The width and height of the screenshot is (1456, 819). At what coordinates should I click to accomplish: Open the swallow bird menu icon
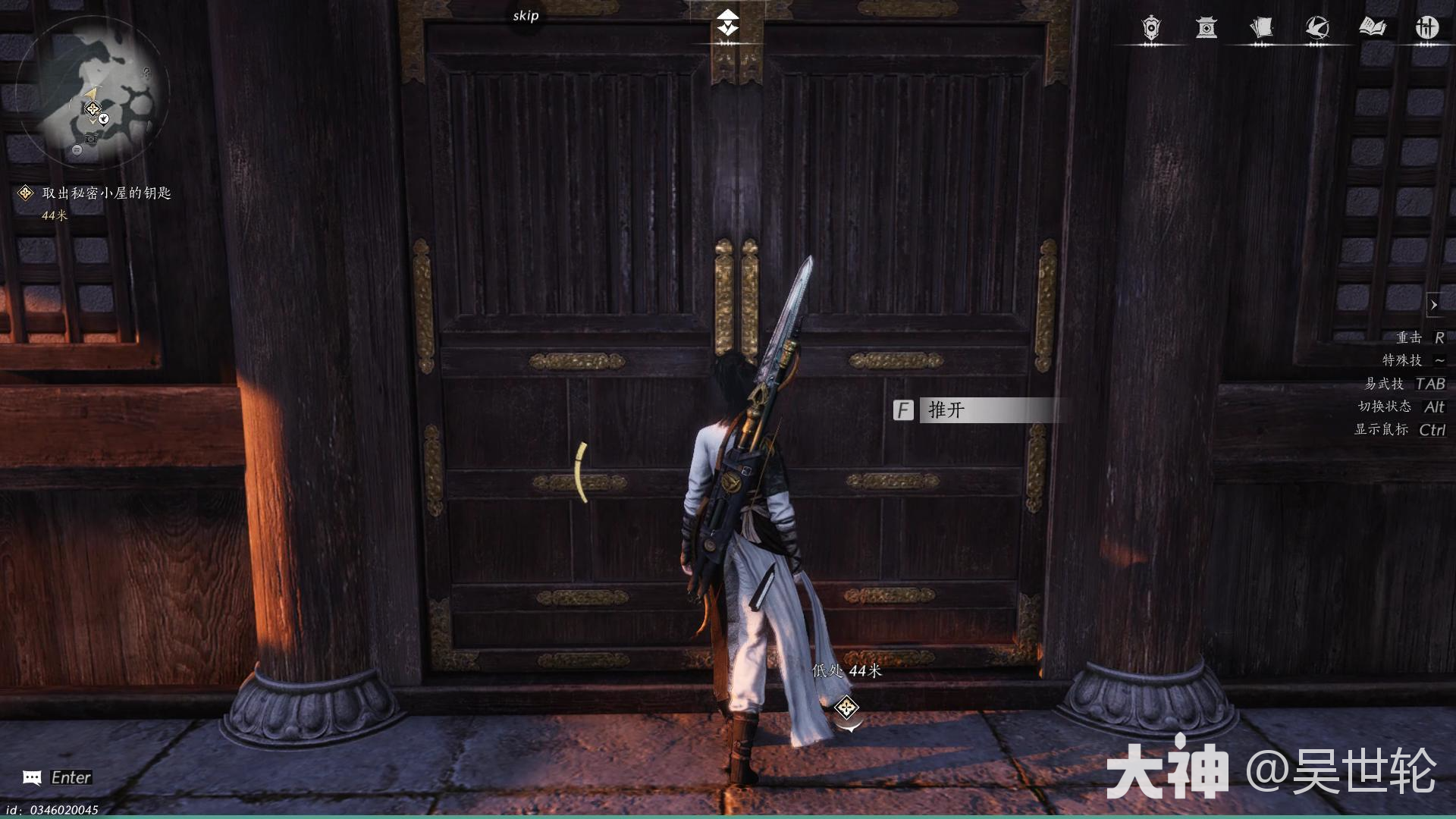[1316, 28]
